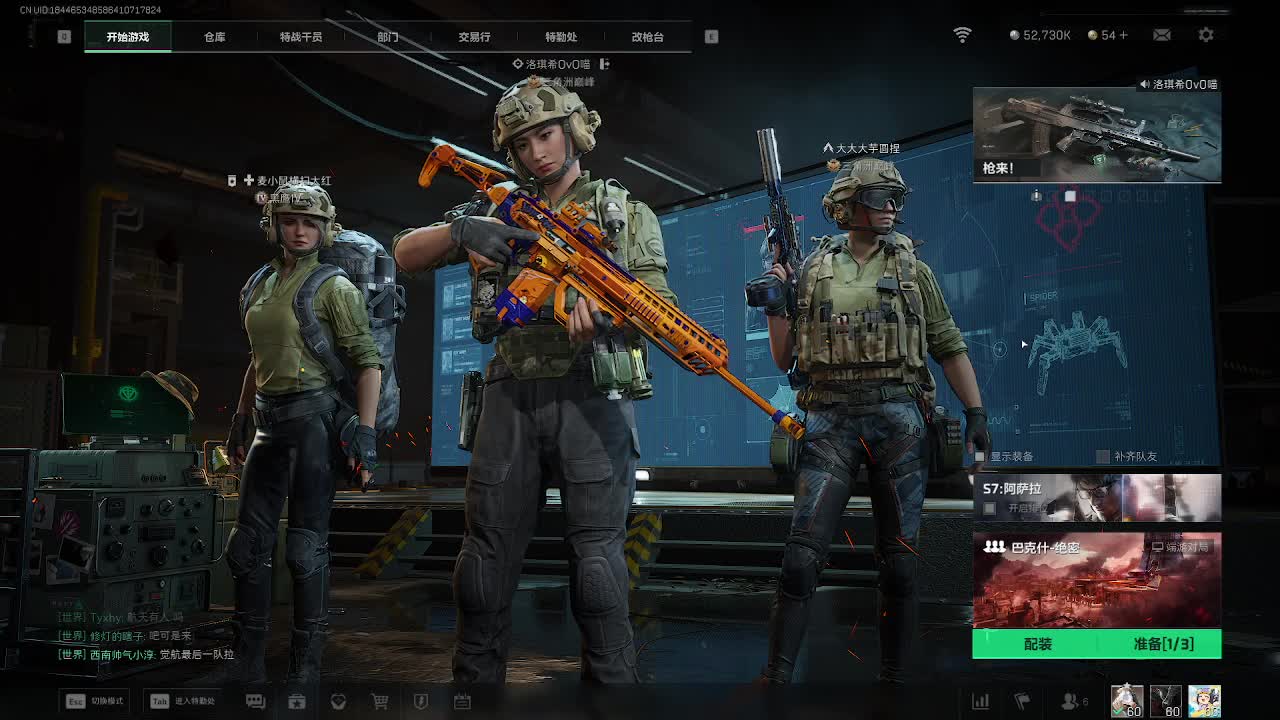1280x720 pixels.
Task: Toggle the 补齐队友 fill-teammates checkbox
Action: tap(1103, 457)
